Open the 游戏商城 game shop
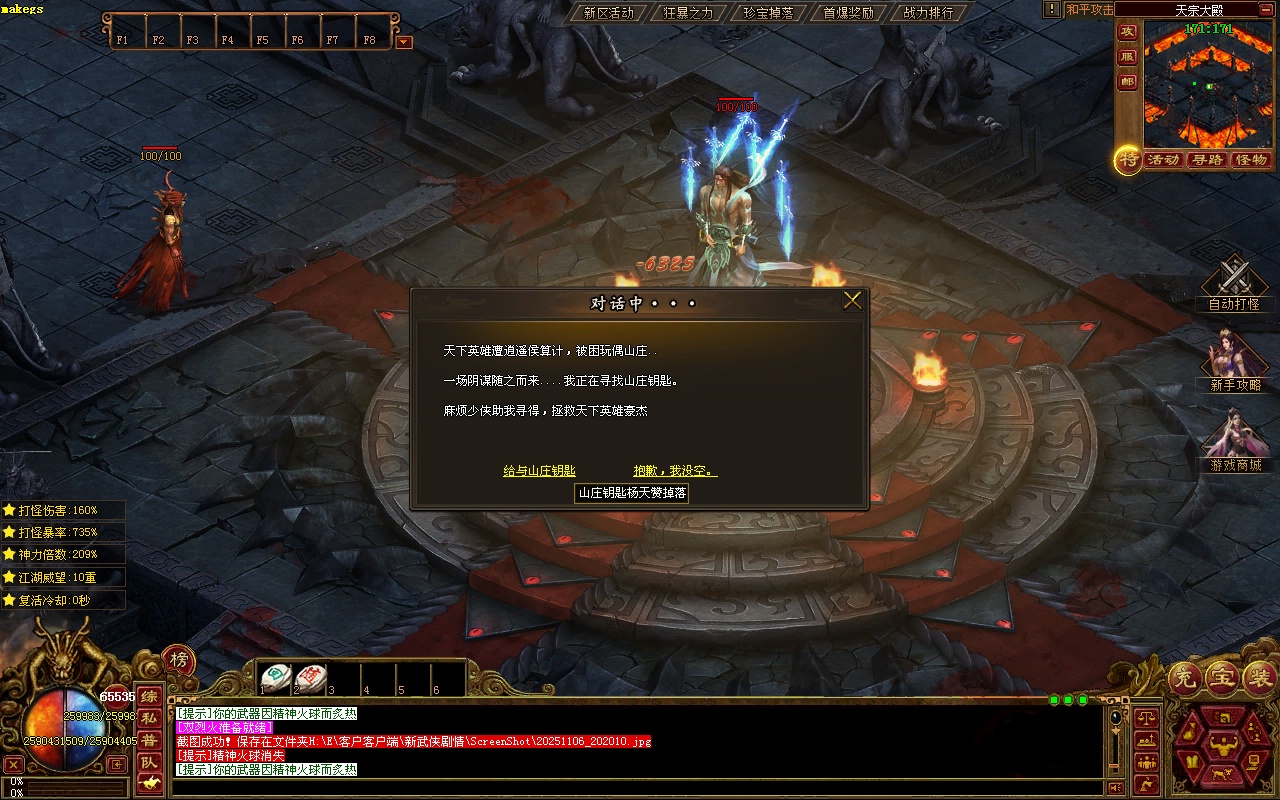The image size is (1280, 800). [1234, 437]
